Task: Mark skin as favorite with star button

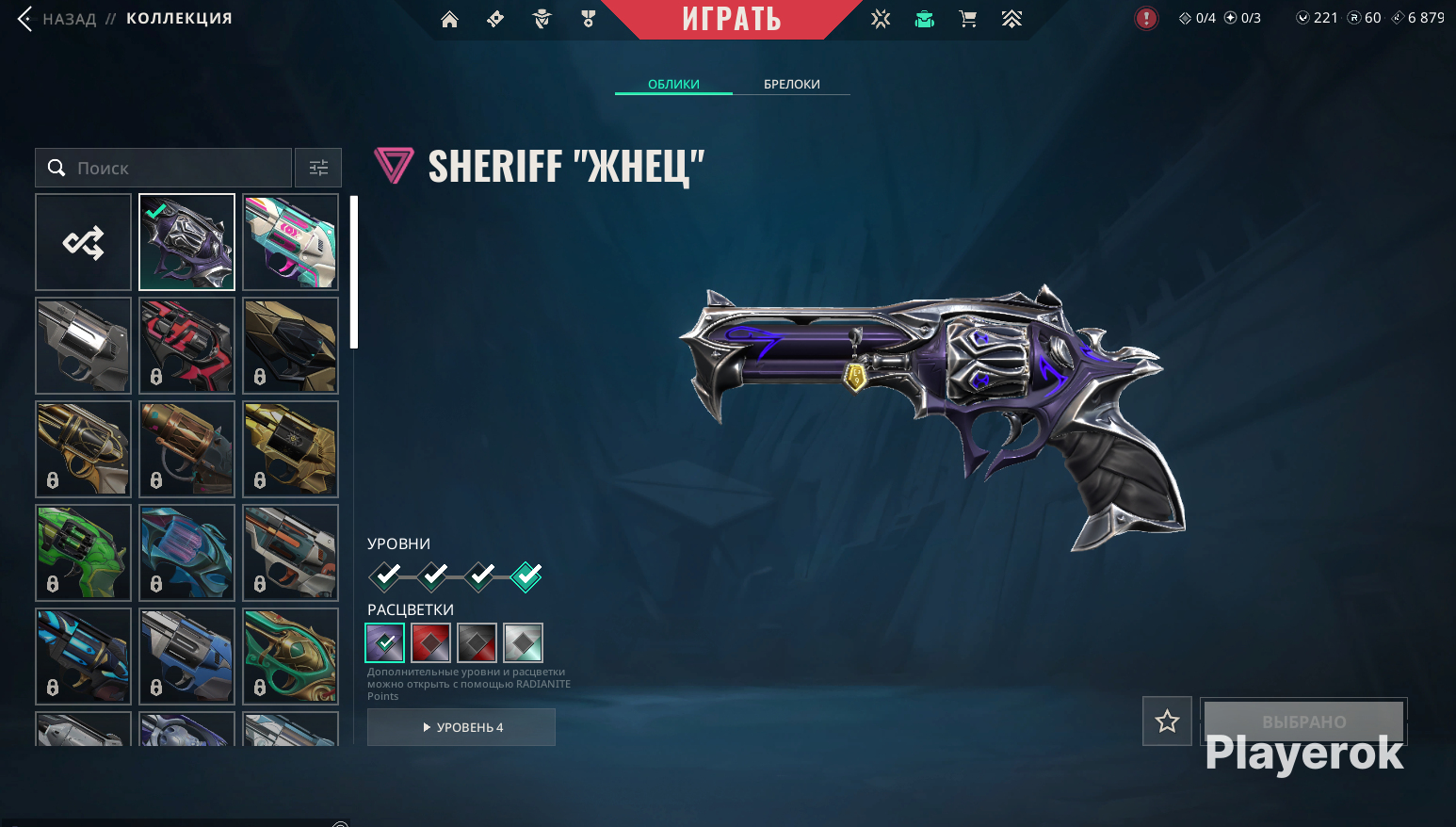Action: (x=1167, y=722)
